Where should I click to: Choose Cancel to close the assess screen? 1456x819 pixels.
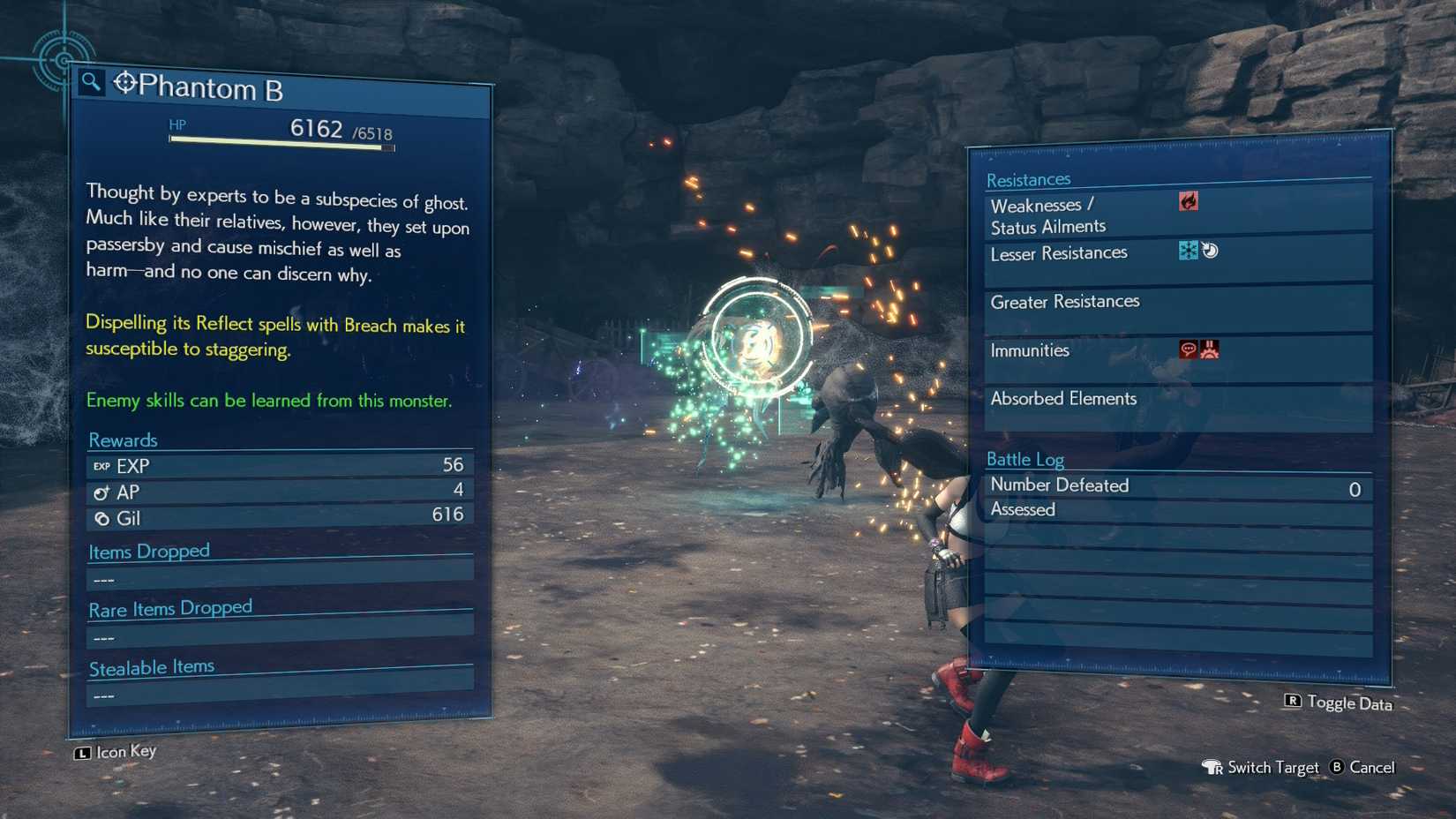[1363, 768]
